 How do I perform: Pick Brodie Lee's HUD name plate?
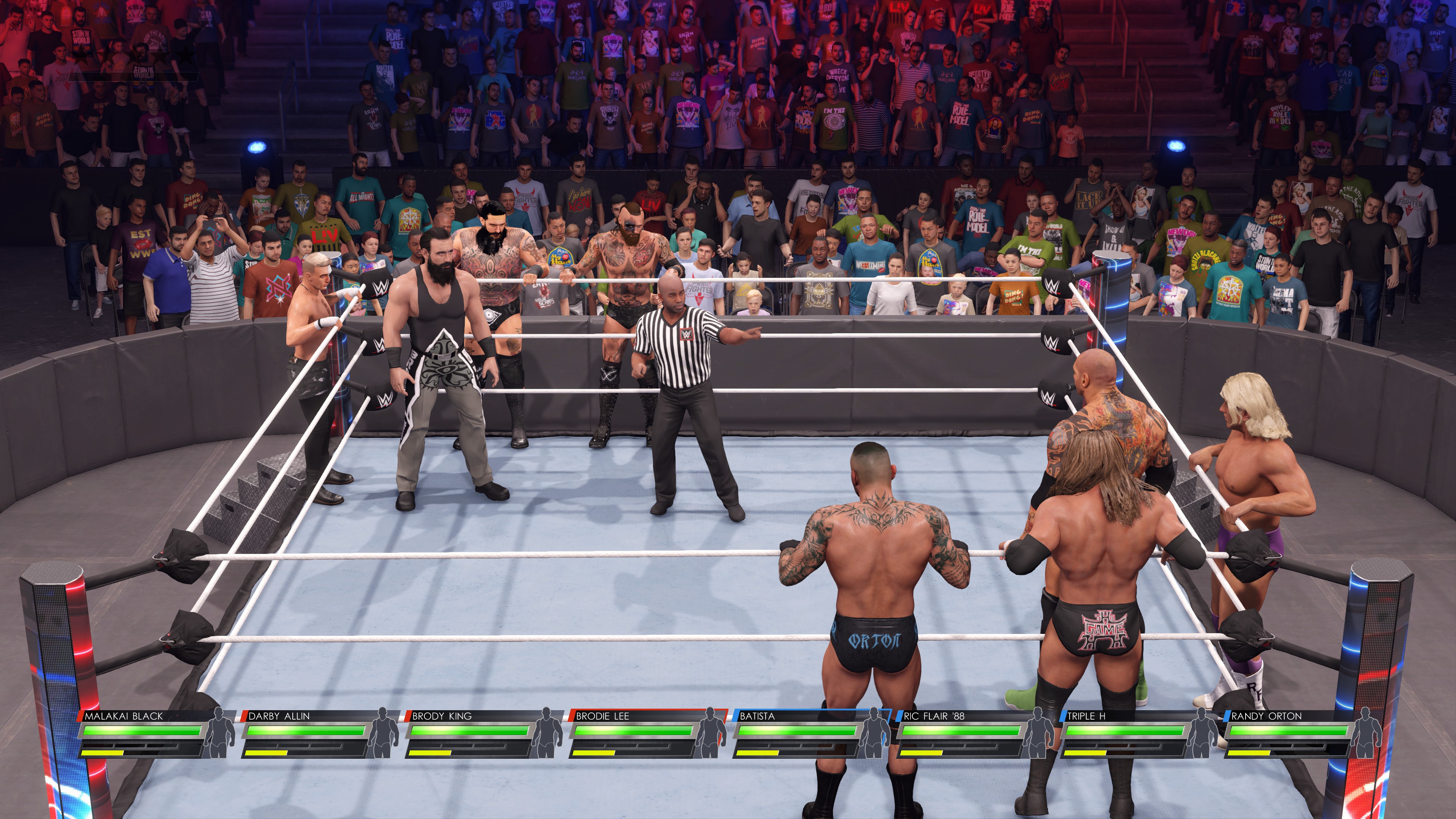602,716
